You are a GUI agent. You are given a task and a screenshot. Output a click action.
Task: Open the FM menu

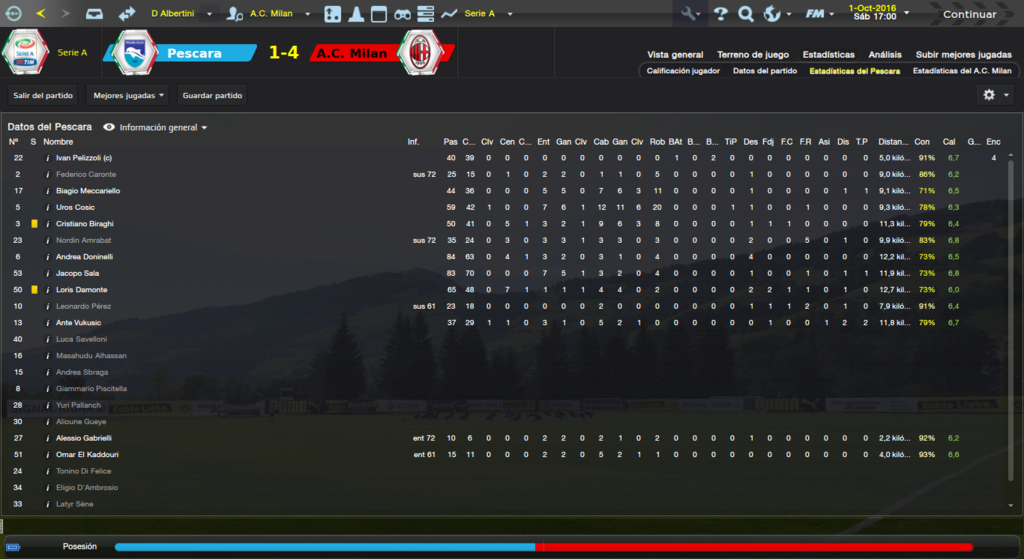pos(818,14)
